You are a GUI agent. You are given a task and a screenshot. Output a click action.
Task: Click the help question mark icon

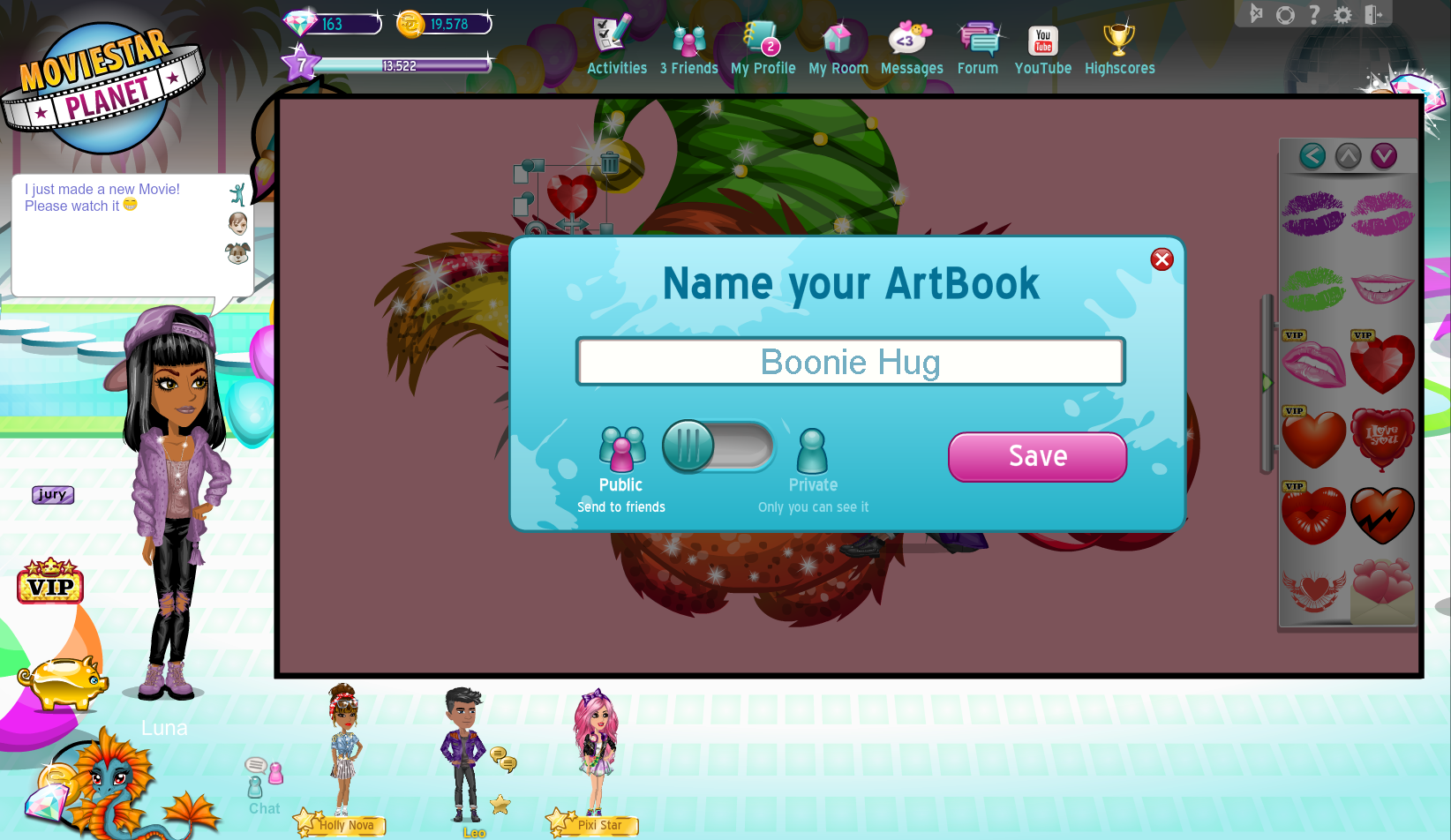point(1314,15)
